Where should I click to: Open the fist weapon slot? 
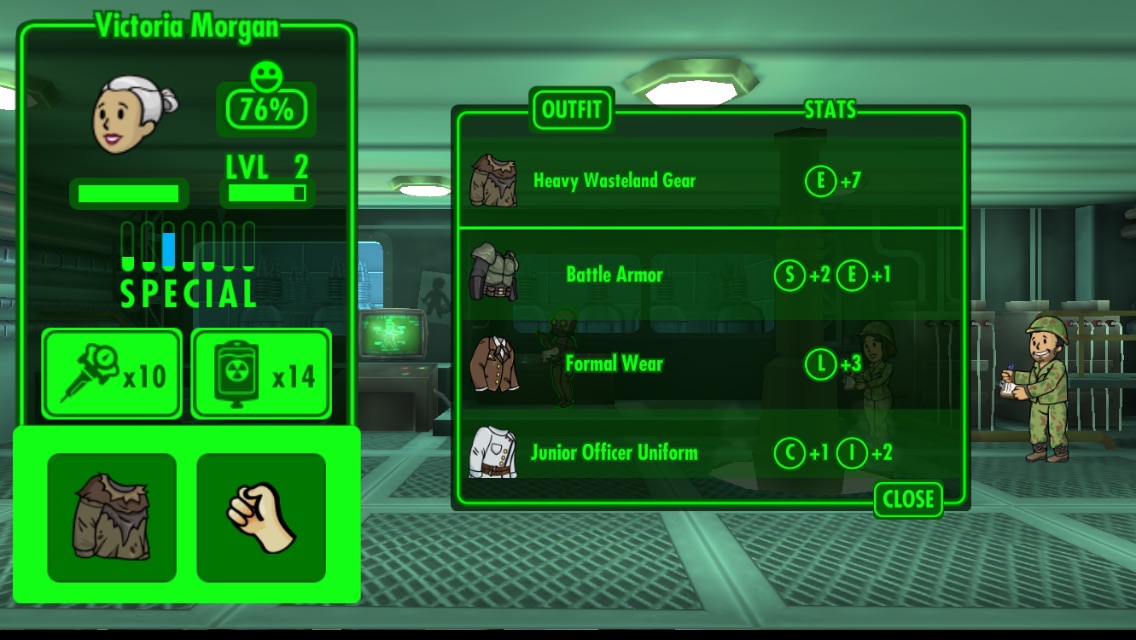pos(261,517)
